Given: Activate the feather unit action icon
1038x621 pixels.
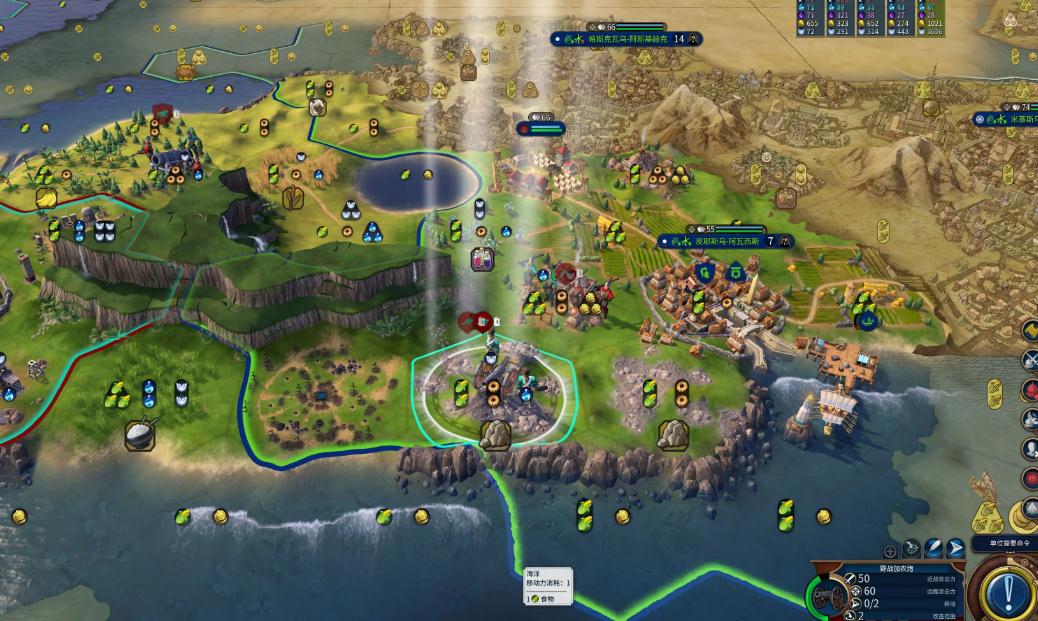Looking at the screenshot, I should pyautogui.click(x=934, y=548).
